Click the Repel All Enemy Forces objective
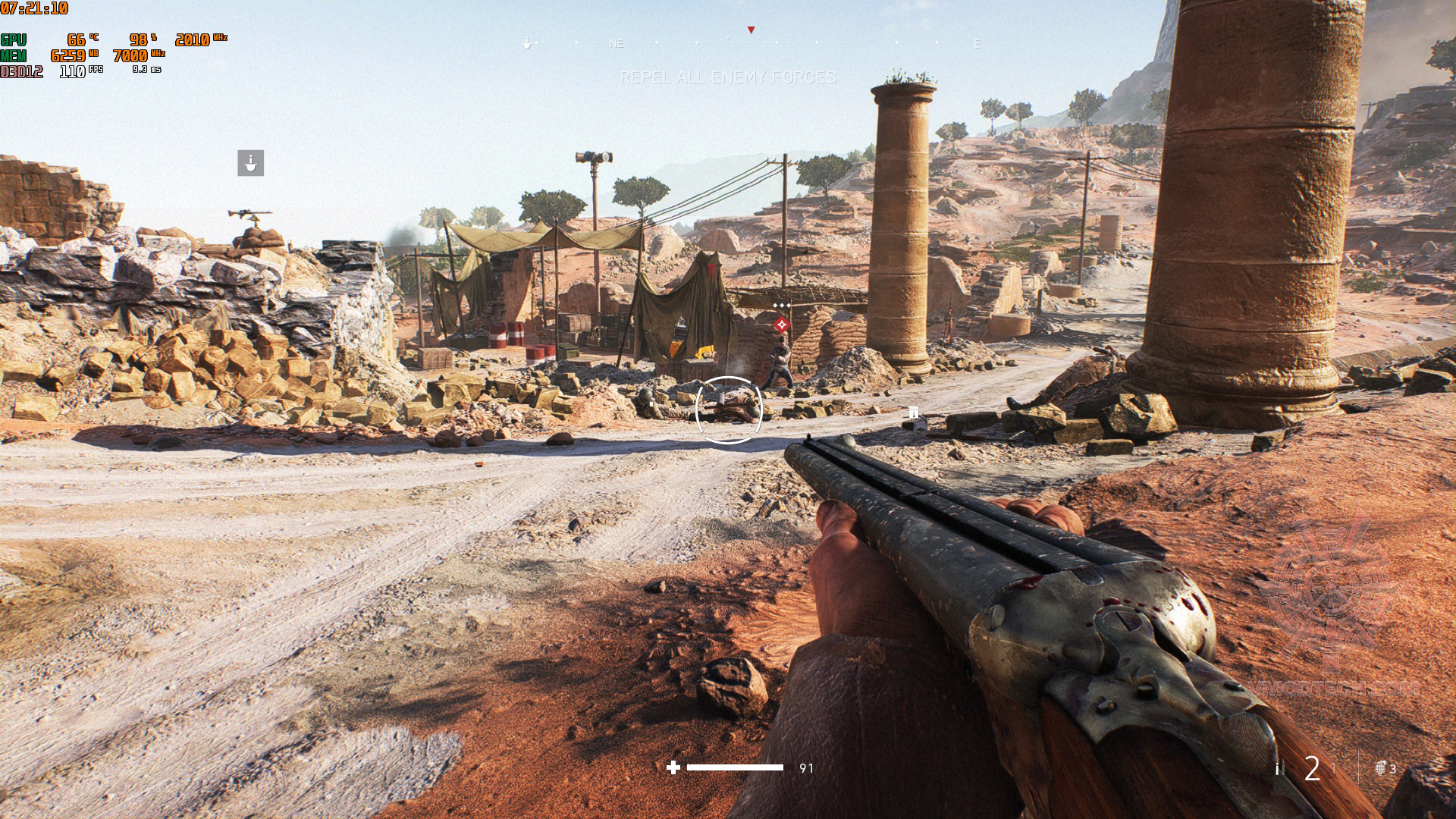This screenshot has height=819, width=1456. point(728,77)
